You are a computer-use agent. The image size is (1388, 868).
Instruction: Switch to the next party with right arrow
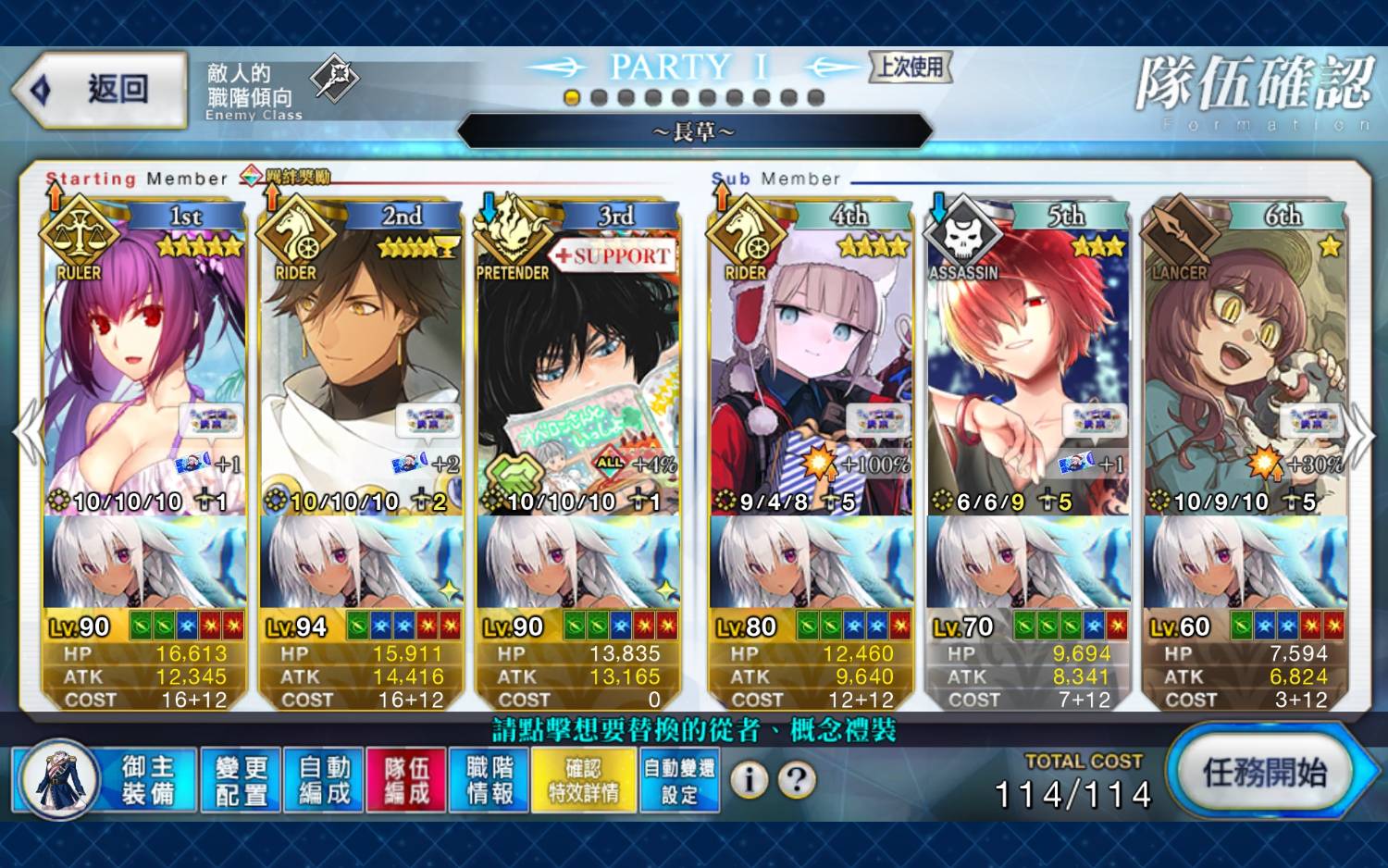tap(1360, 435)
